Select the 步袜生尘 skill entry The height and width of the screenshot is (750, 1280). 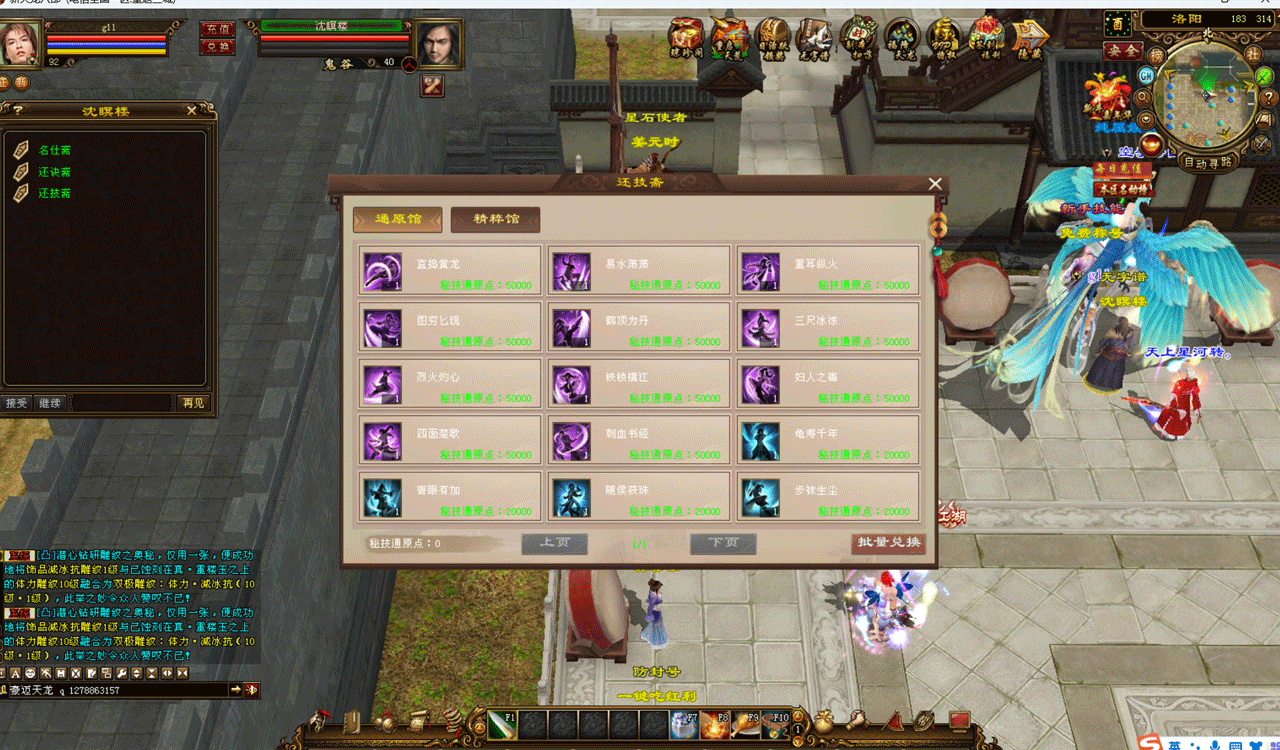click(828, 497)
